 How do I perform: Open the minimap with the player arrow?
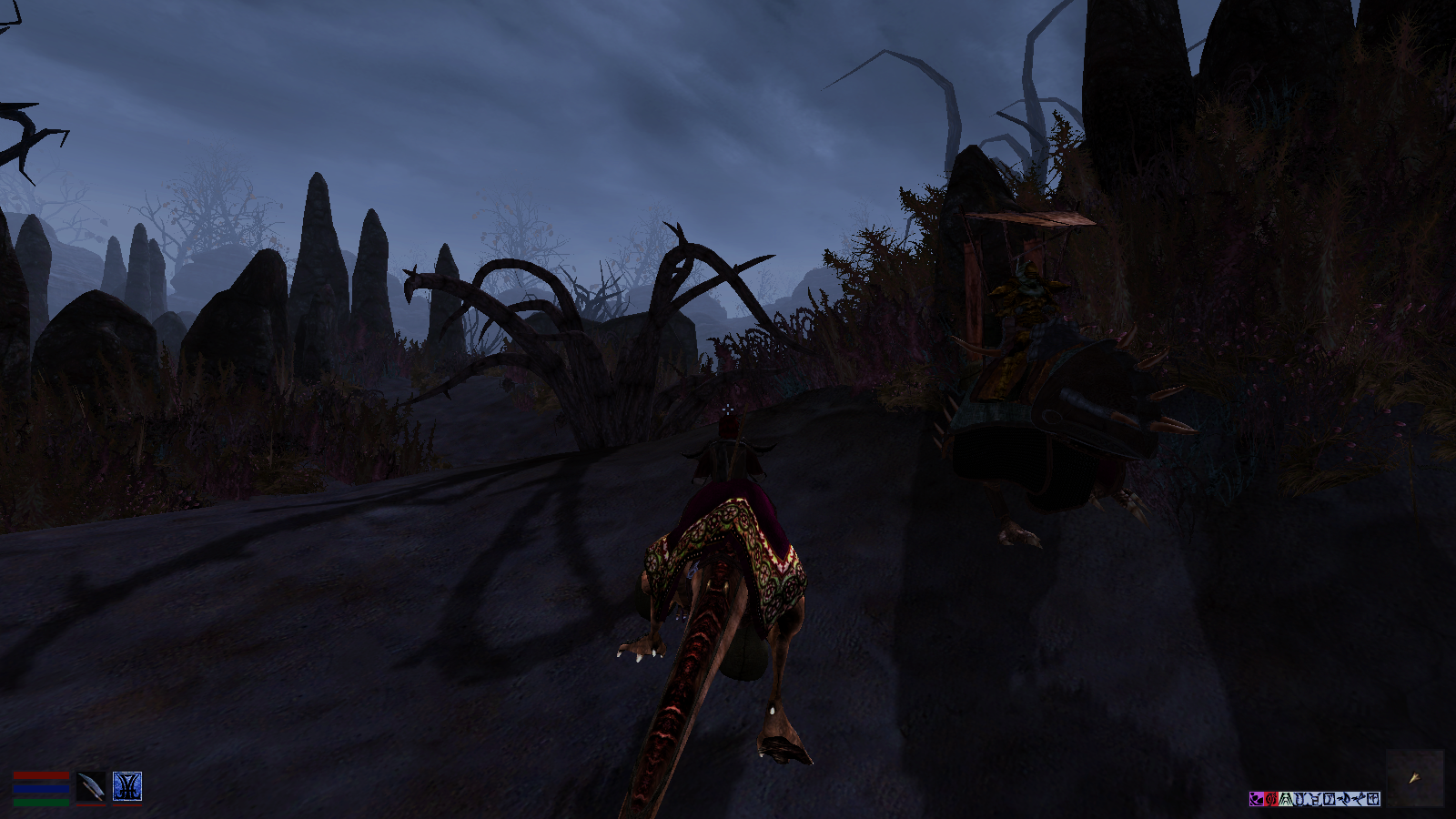(1415, 777)
